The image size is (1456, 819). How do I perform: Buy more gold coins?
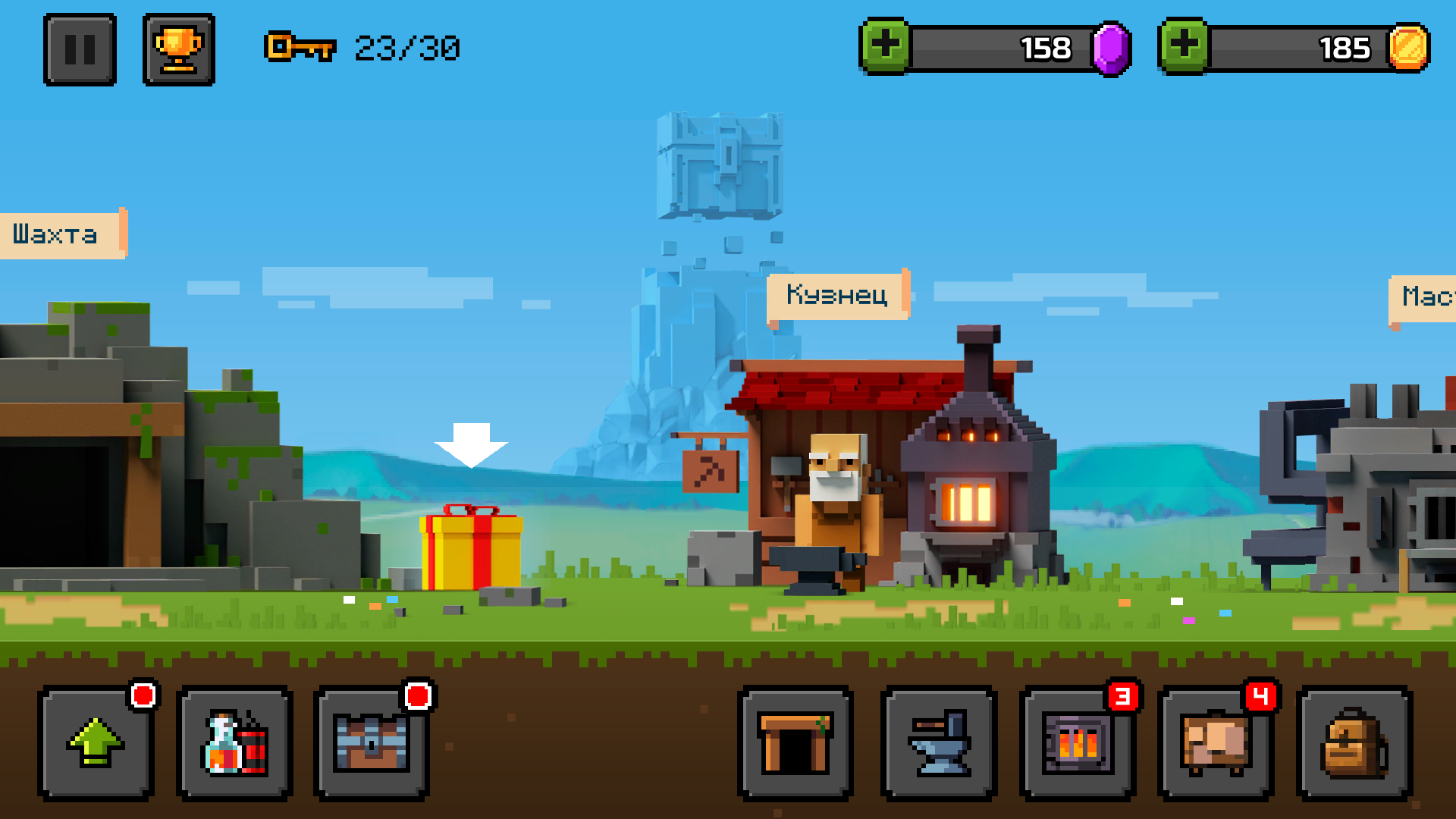pyautogui.click(x=1184, y=46)
